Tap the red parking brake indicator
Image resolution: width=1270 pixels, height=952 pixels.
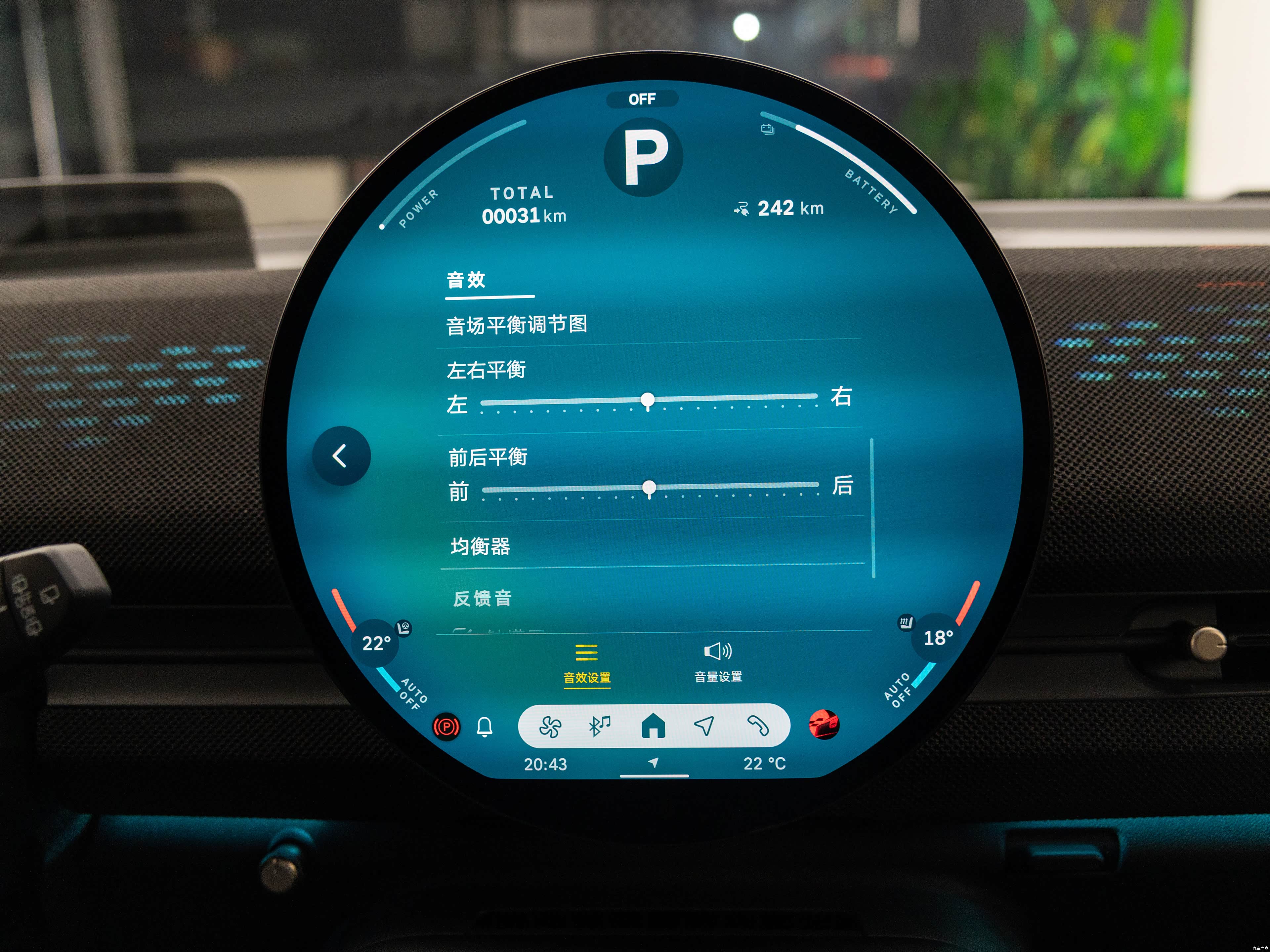(x=446, y=728)
